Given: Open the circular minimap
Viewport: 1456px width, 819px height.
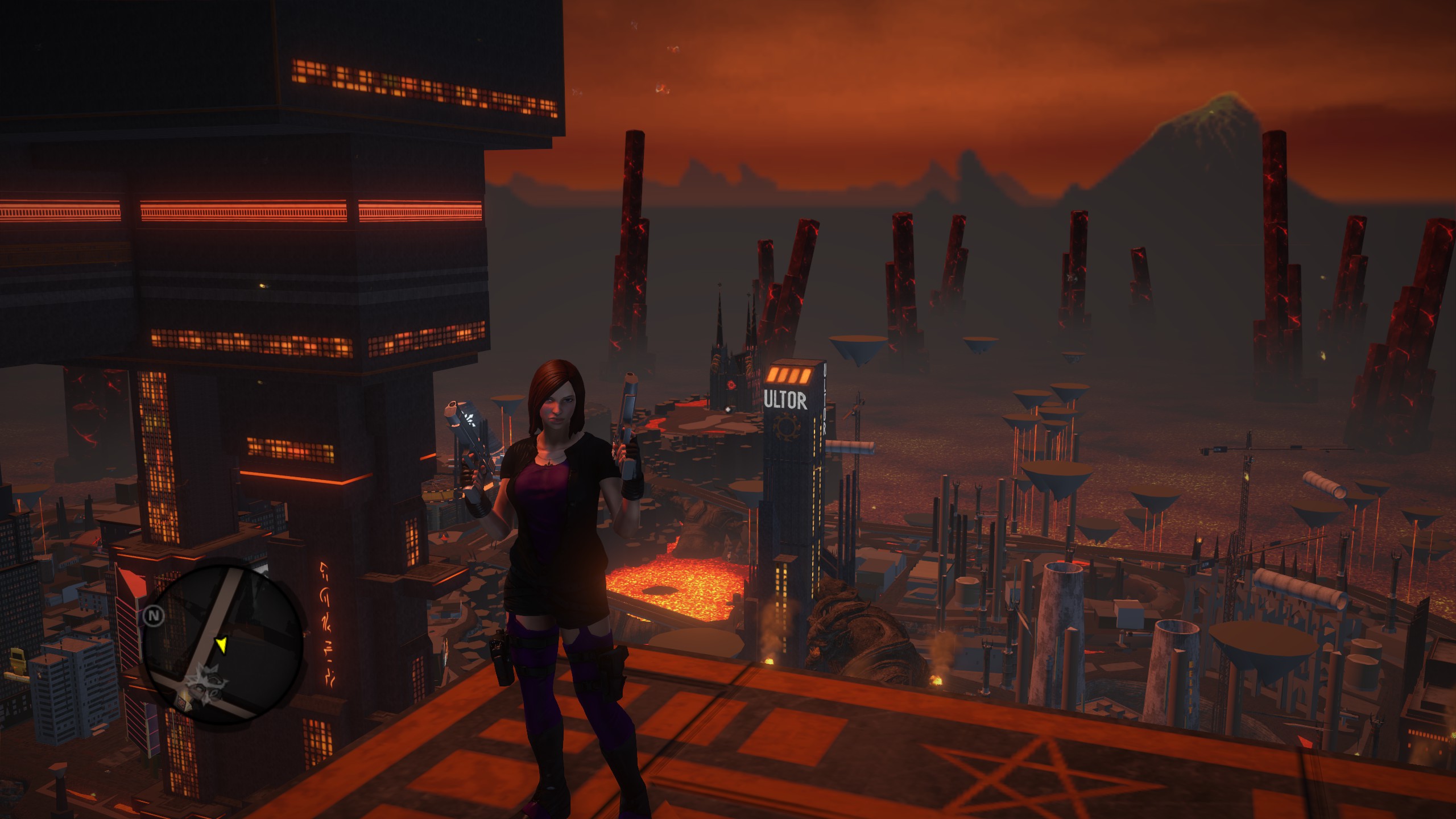Looking at the screenshot, I should click(x=222, y=643).
